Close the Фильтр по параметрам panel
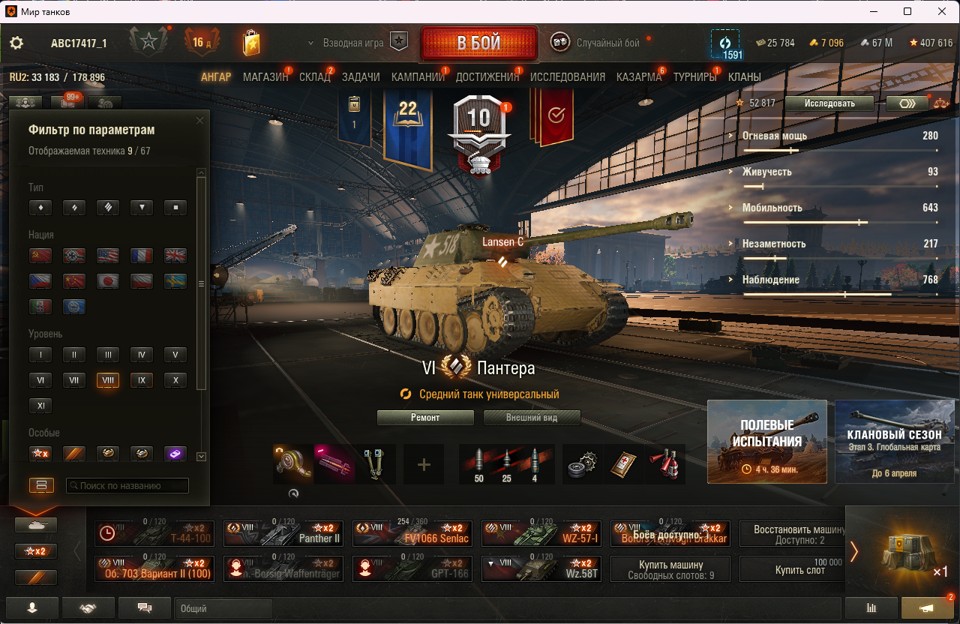The image size is (960, 624). (199, 121)
